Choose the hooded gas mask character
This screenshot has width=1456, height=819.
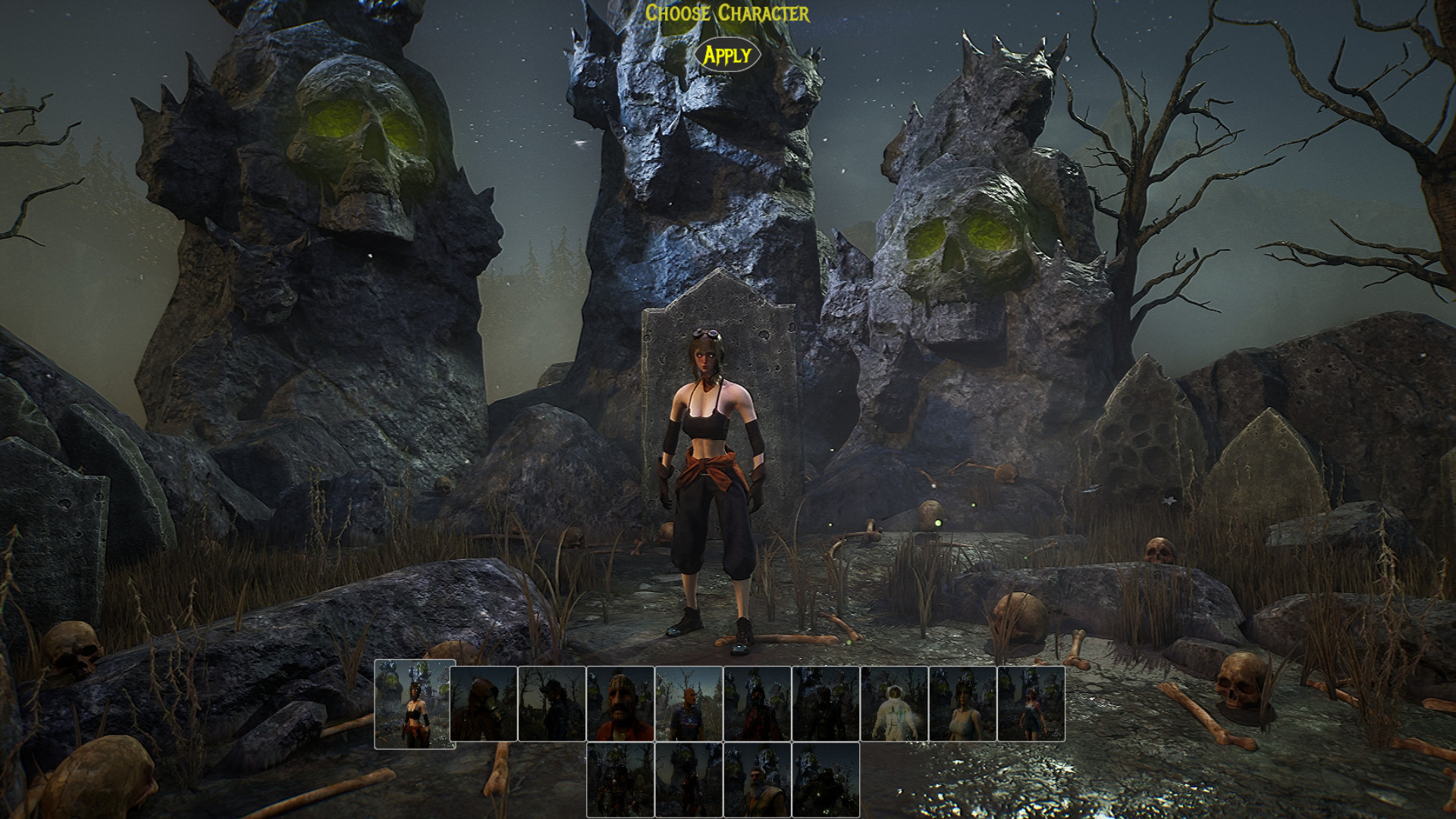[483, 704]
